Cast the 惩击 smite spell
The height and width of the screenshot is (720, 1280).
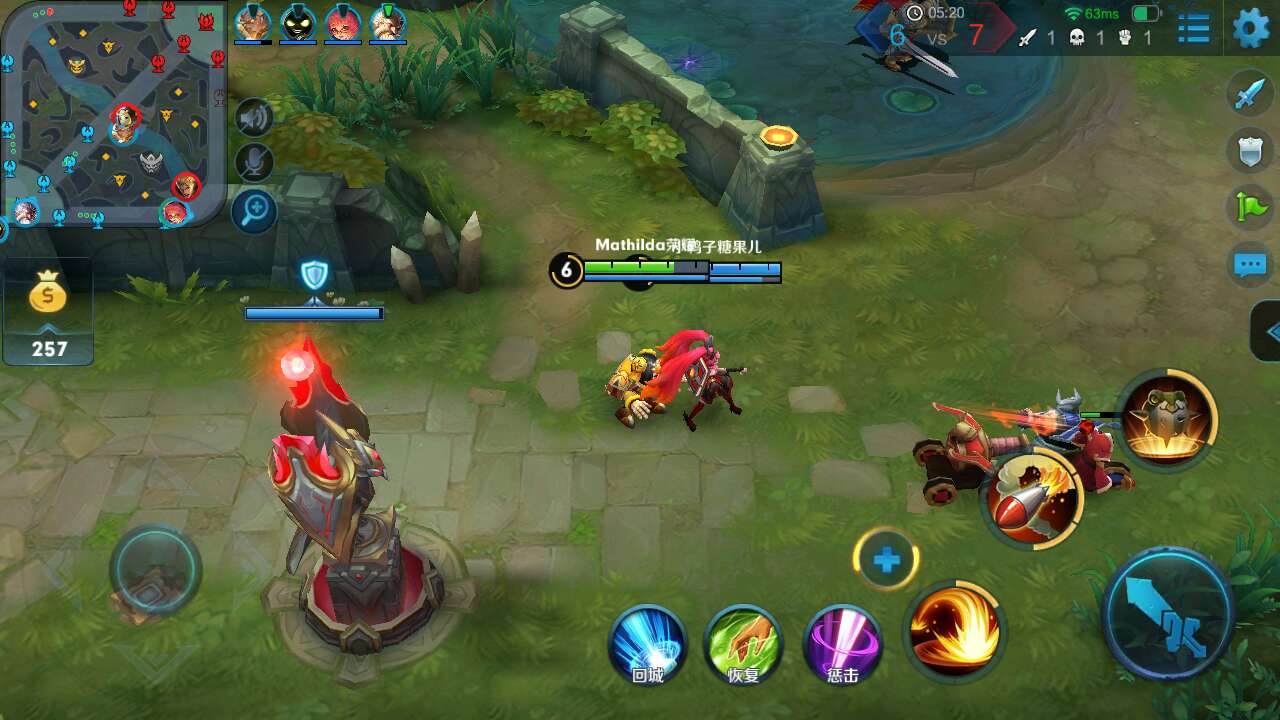coord(842,645)
